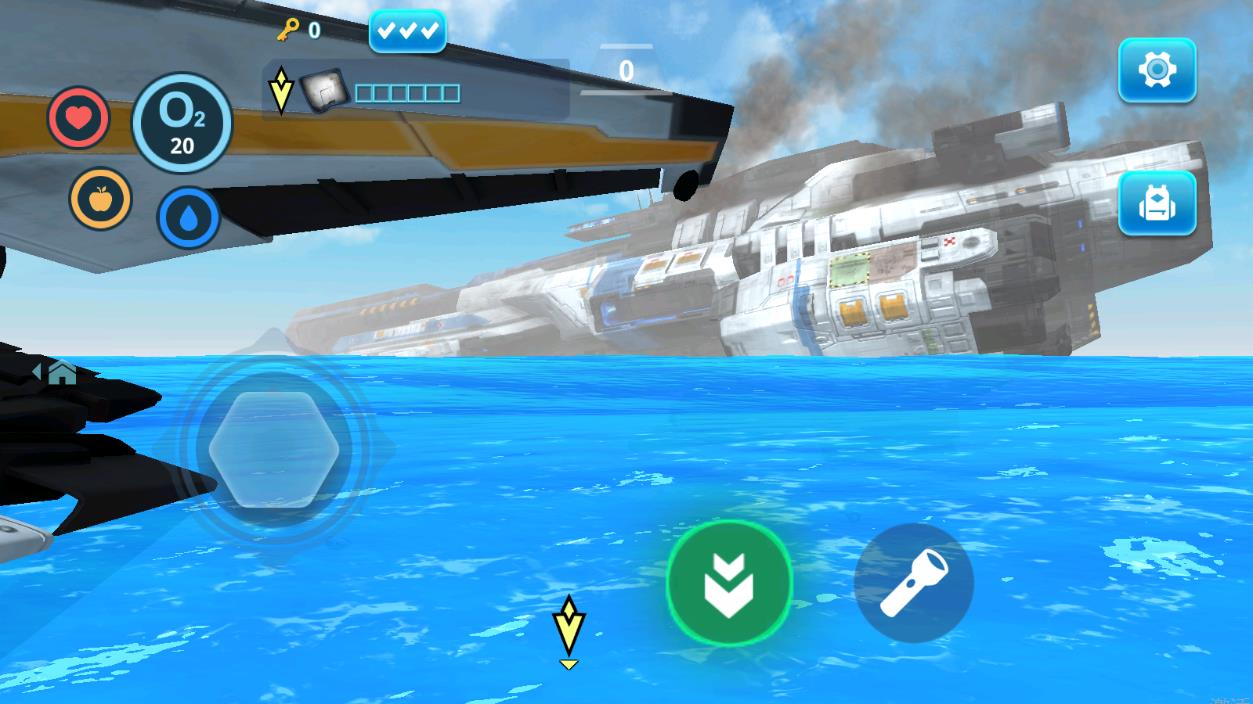Viewport: 1253px width, 704px height.
Task: Click the apple hunger icon
Action: tap(100, 198)
